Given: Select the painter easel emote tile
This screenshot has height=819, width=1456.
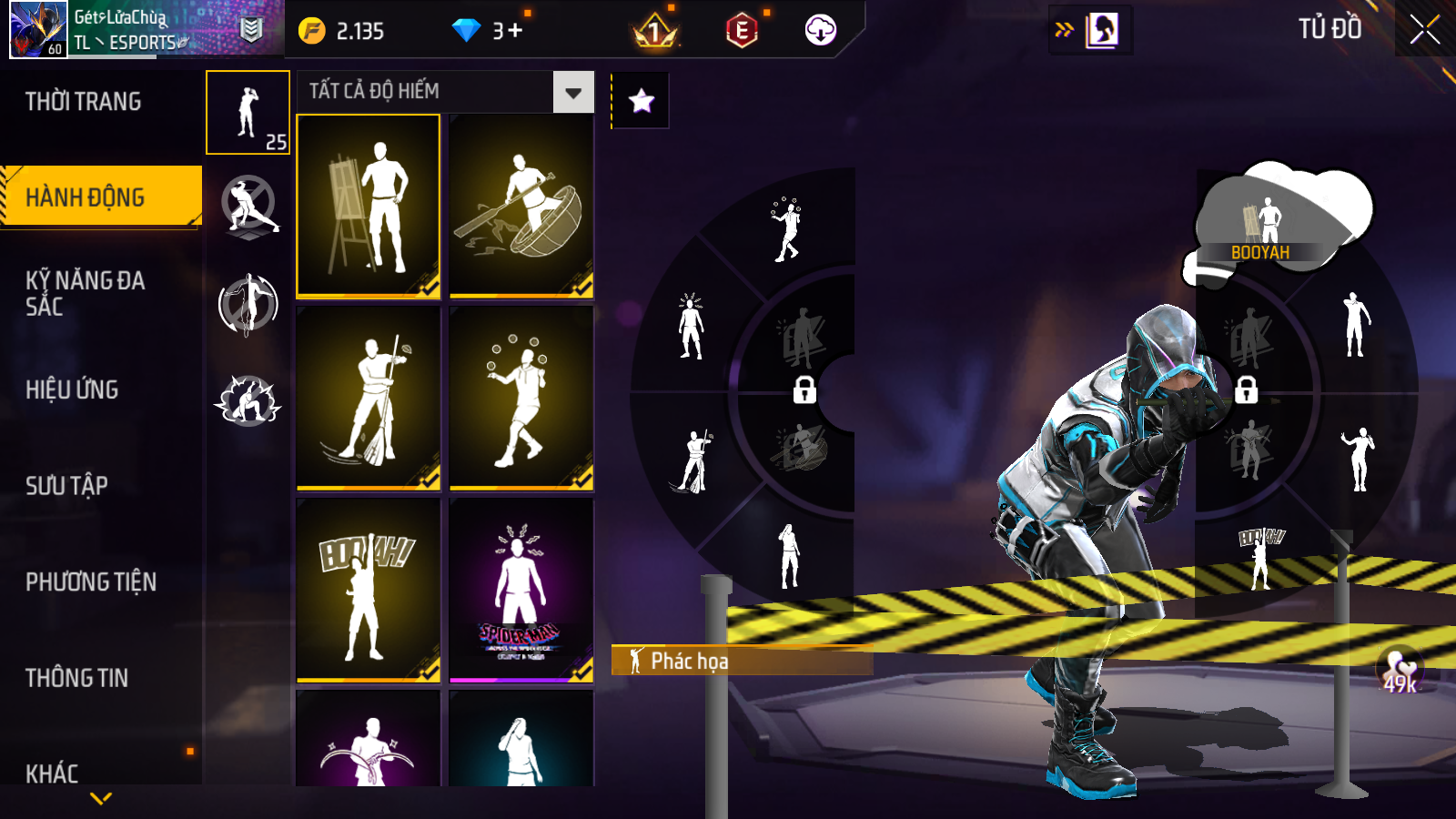Looking at the screenshot, I should click(x=369, y=206).
